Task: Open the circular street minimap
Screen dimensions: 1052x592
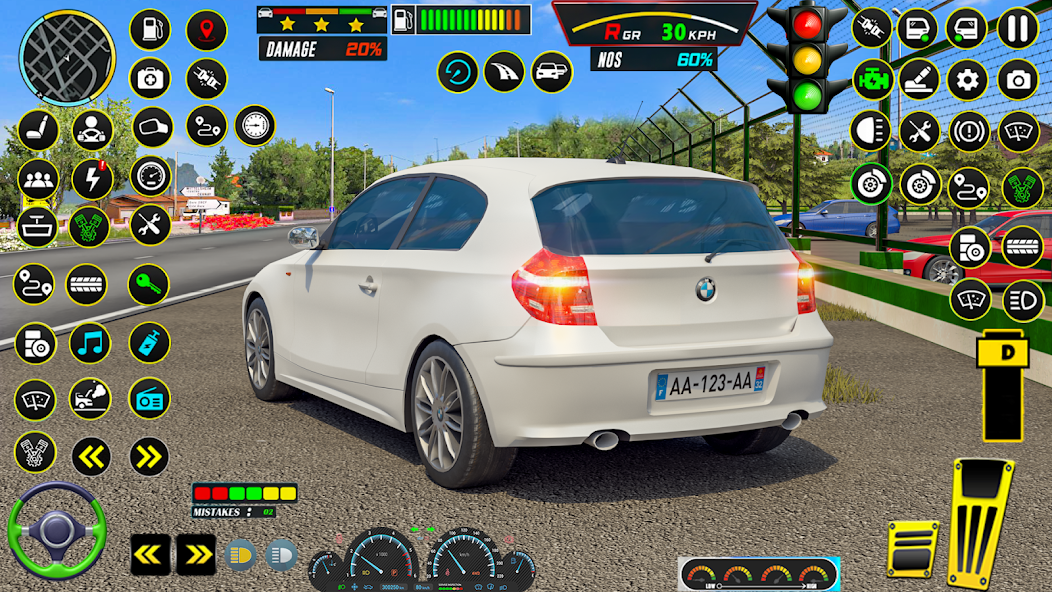Action: 67,45
